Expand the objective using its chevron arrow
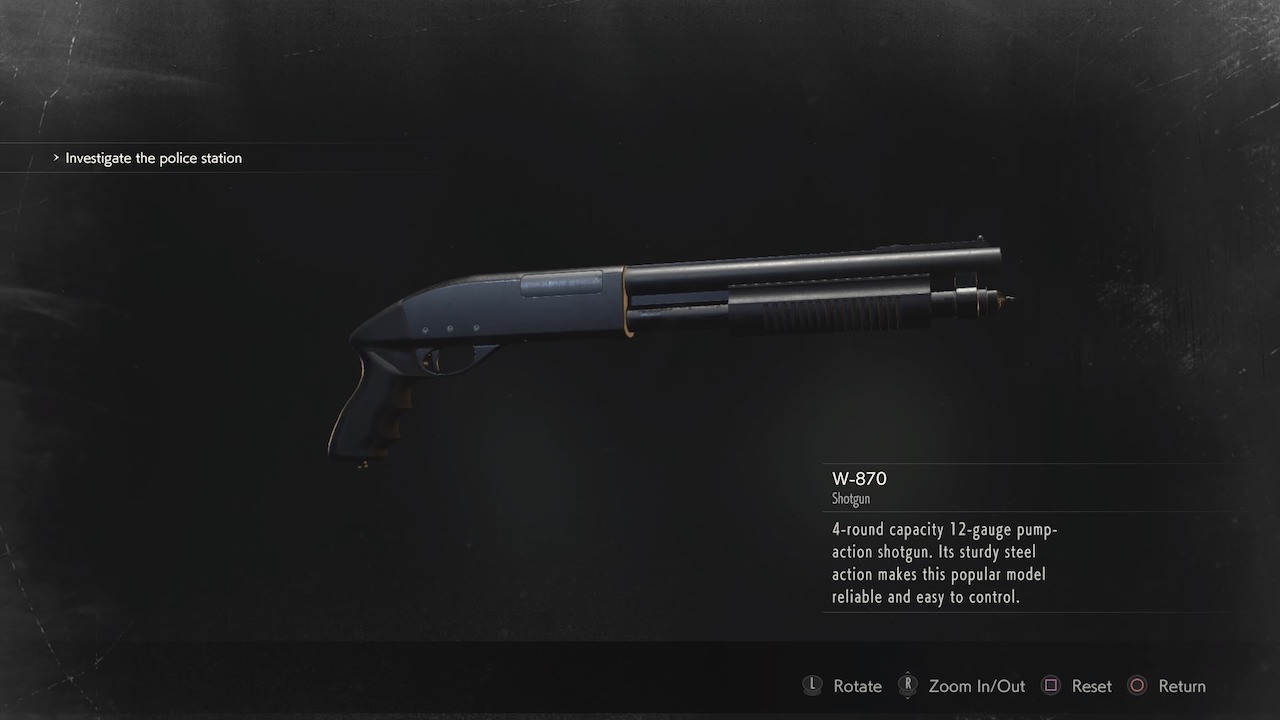Screen dimensions: 1280x720 [57, 158]
